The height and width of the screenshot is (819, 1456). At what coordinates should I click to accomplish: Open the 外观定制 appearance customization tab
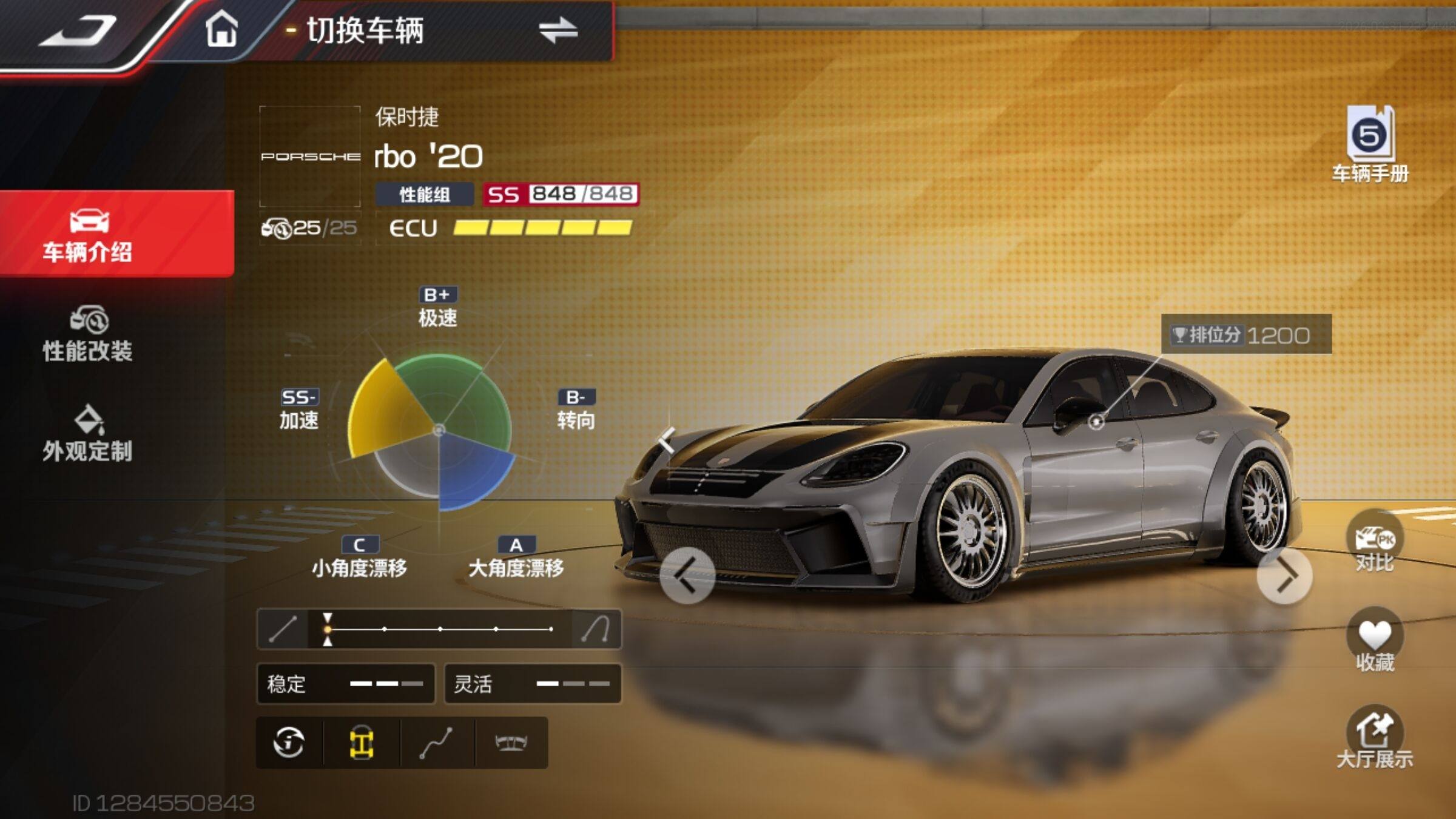89,434
